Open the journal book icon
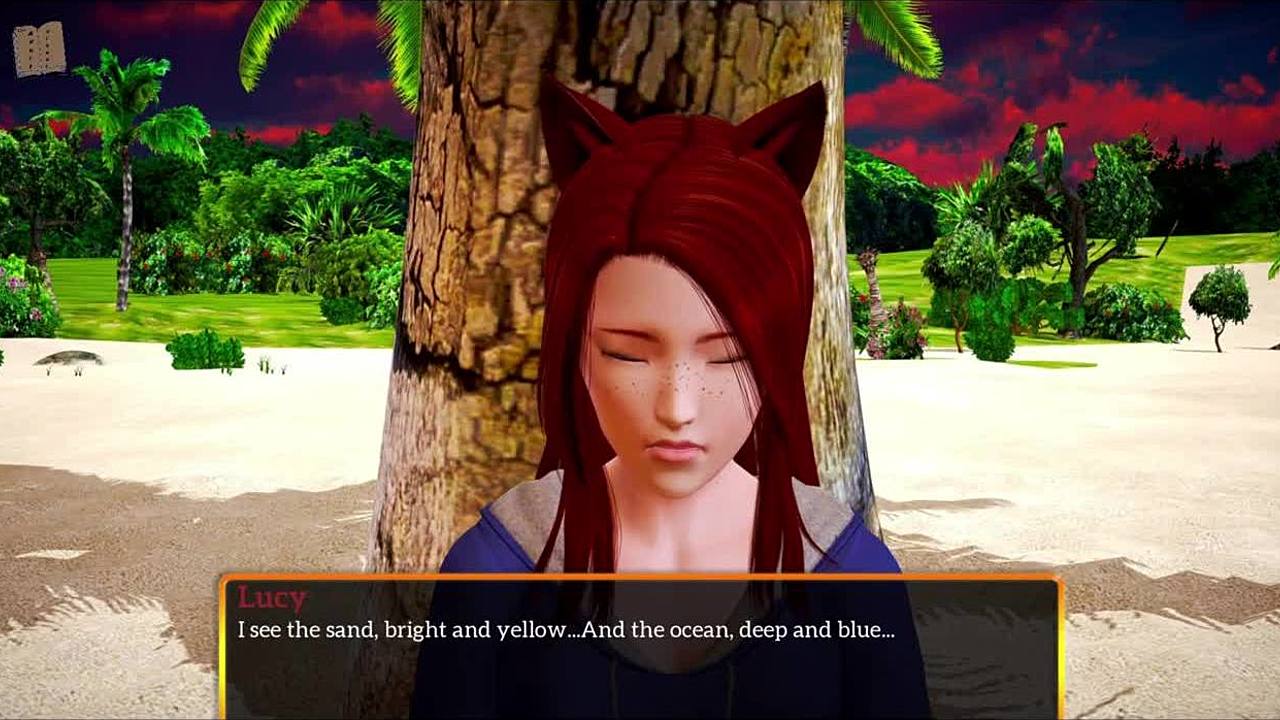Screen dimensions: 1280x720 click(40, 49)
